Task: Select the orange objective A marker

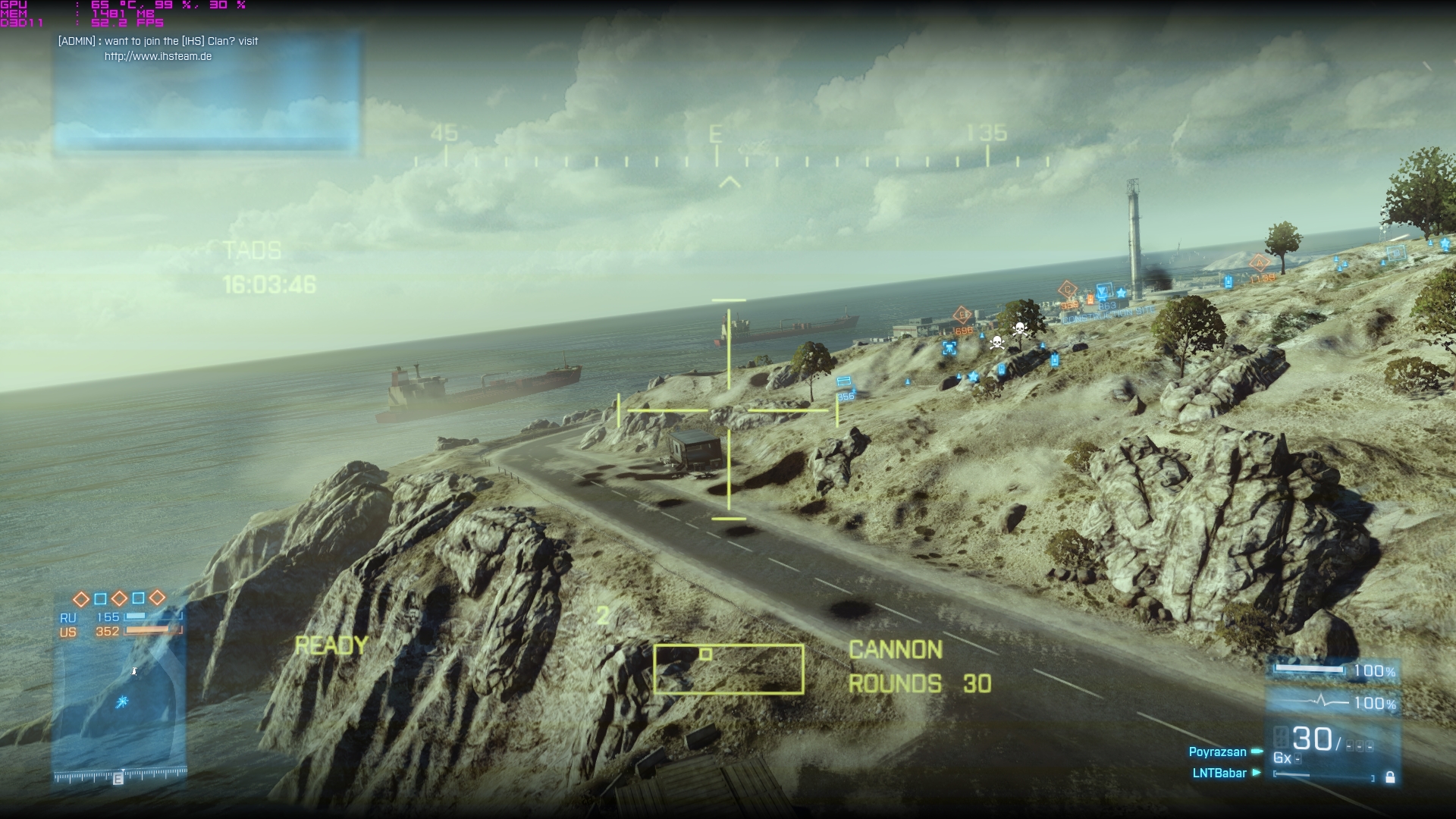Action: pos(1260,263)
